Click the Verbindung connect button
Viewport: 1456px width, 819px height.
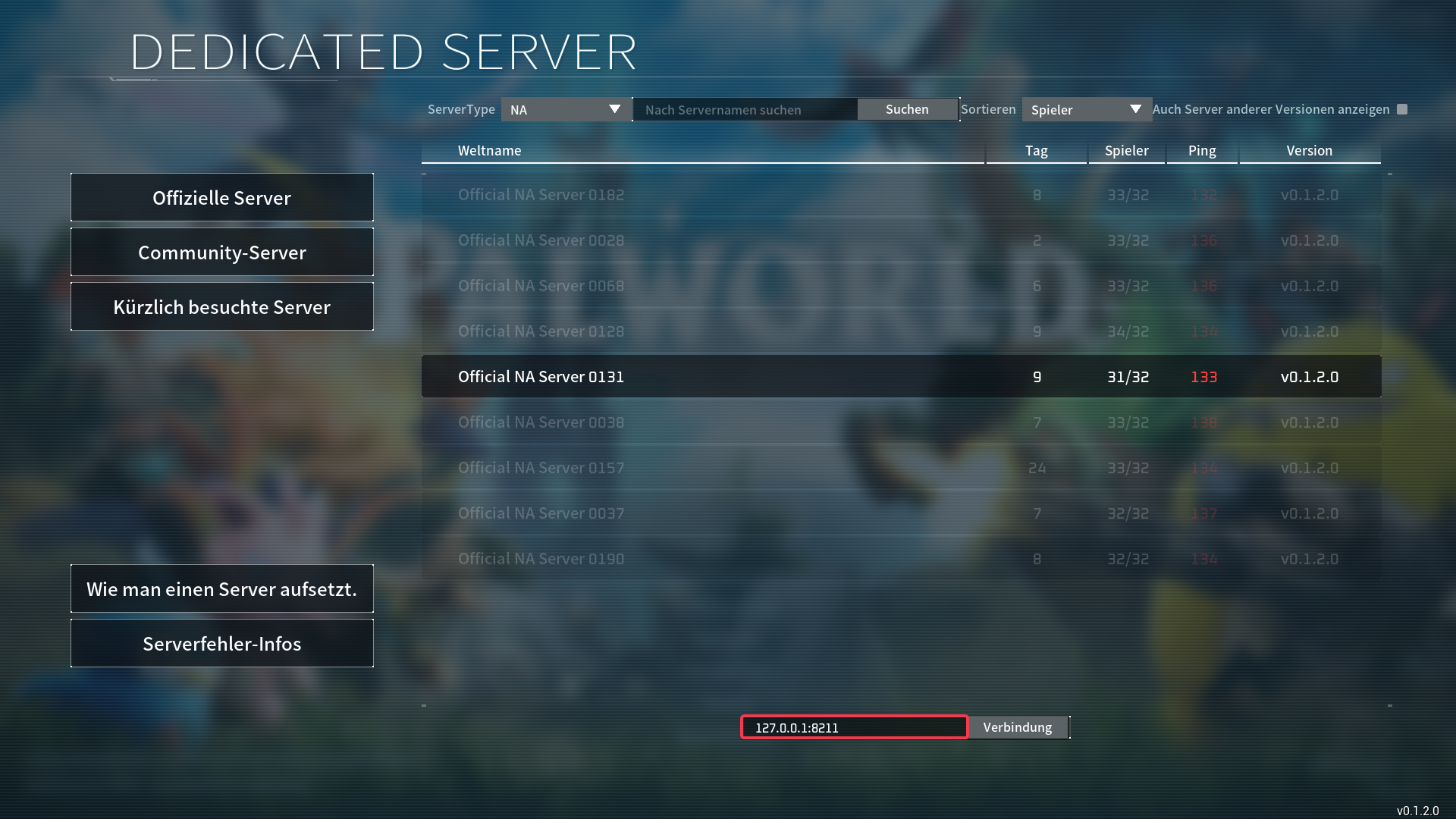pyautogui.click(x=1018, y=727)
